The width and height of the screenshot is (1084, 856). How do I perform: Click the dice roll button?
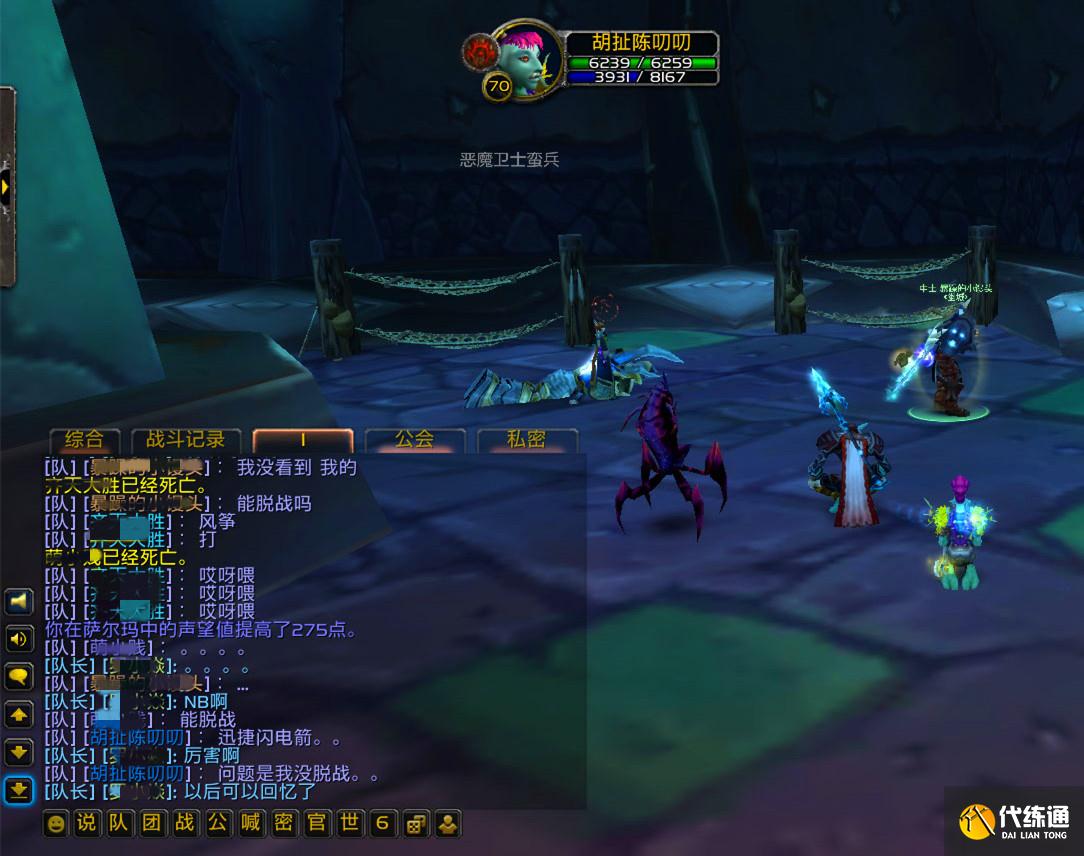415,824
